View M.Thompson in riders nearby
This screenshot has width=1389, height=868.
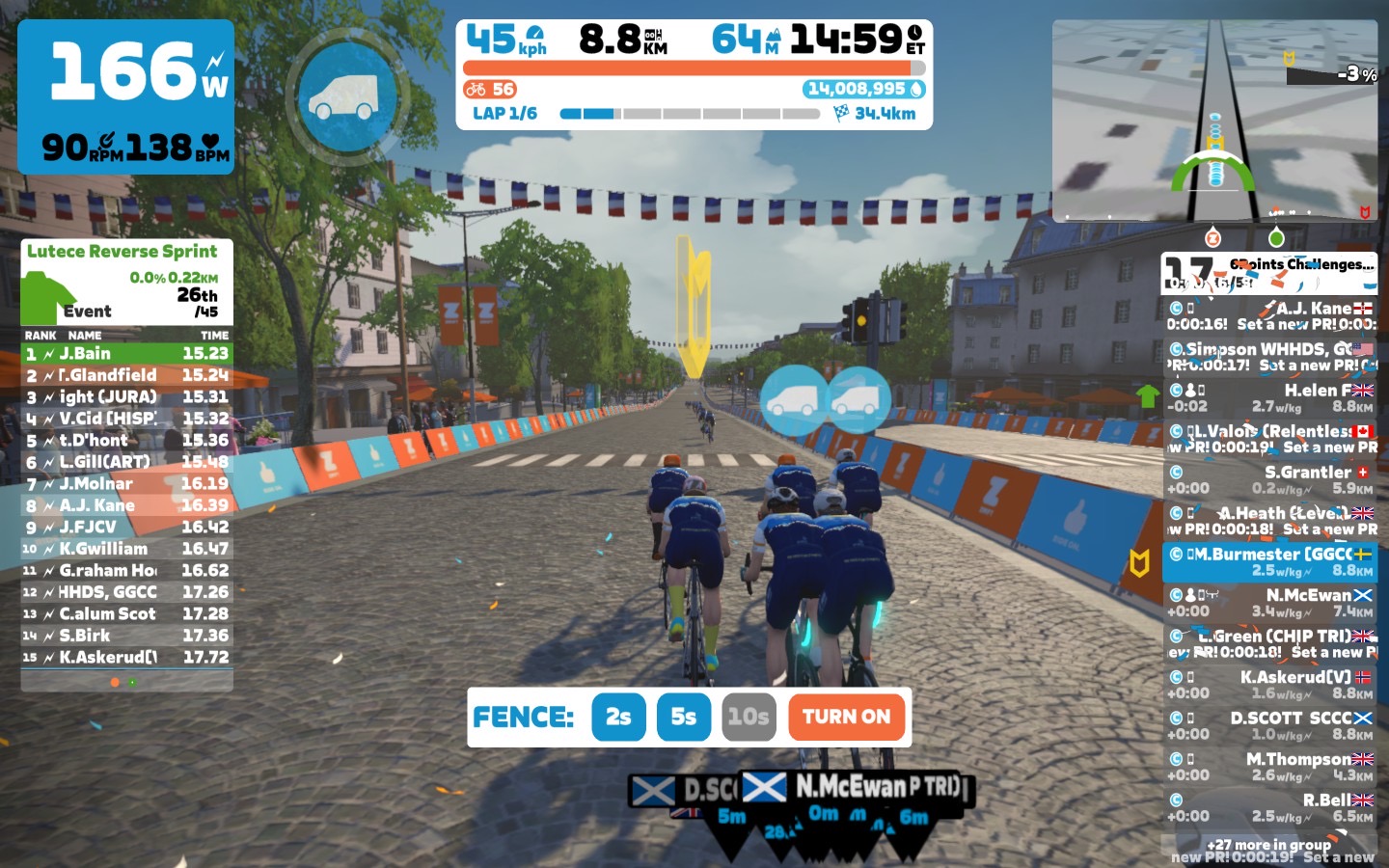[x=1269, y=767]
